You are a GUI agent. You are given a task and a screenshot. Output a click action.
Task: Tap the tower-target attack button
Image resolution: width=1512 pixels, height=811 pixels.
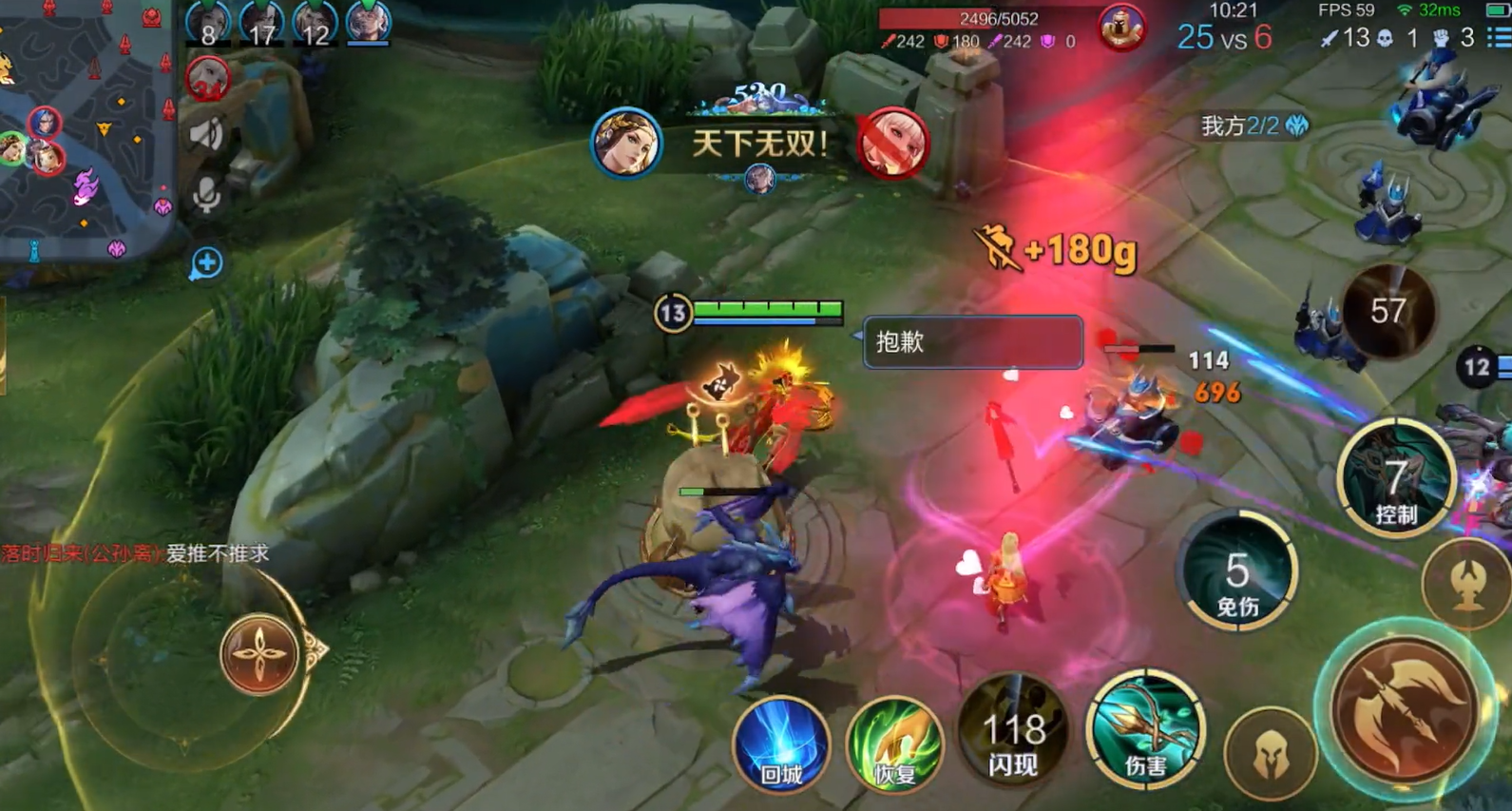click(1468, 582)
